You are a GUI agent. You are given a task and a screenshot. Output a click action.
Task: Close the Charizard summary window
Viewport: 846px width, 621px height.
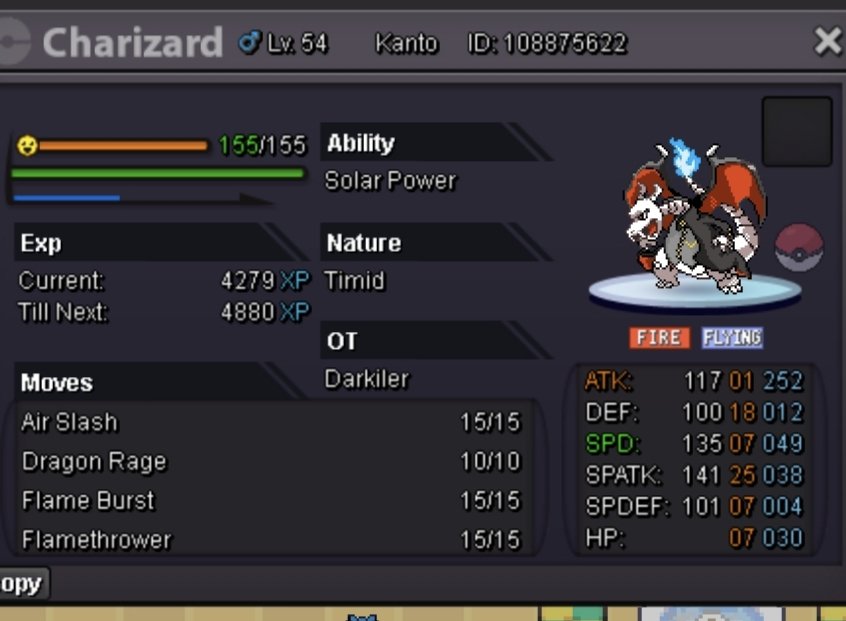pyautogui.click(x=827, y=41)
